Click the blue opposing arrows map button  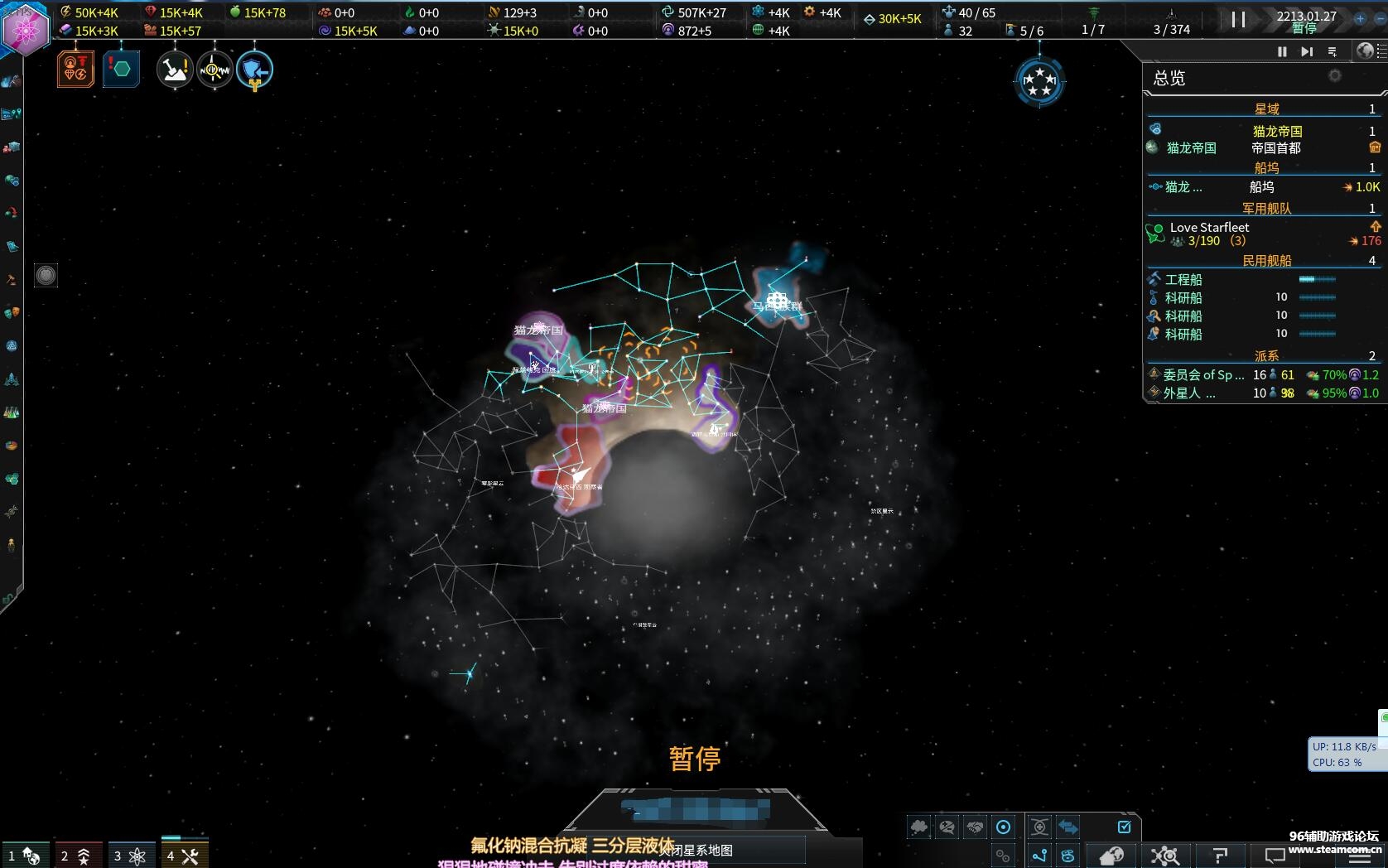(1068, 827)
